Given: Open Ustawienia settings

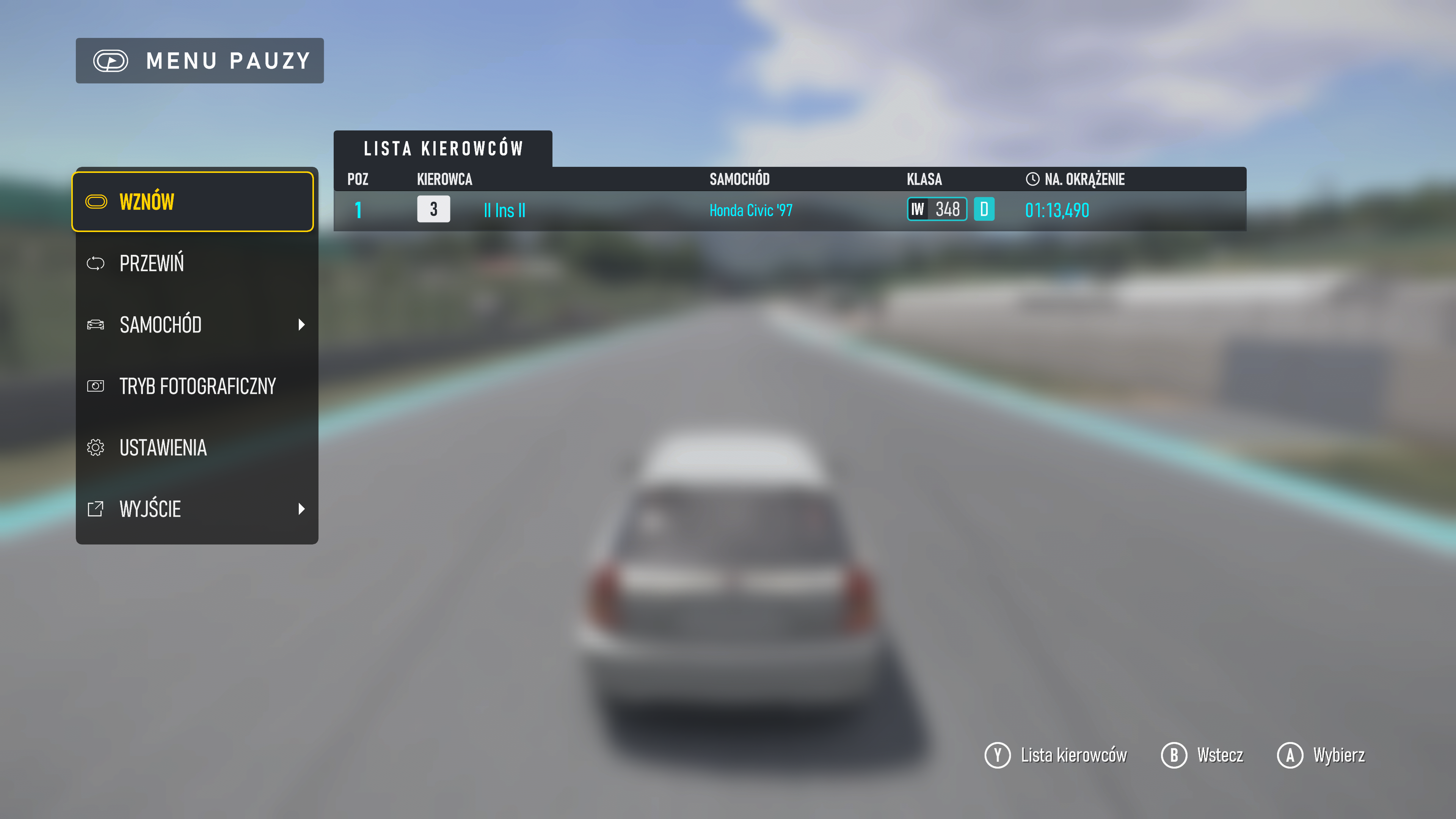Looking at the screenshot, I should [x=192, y=448].
